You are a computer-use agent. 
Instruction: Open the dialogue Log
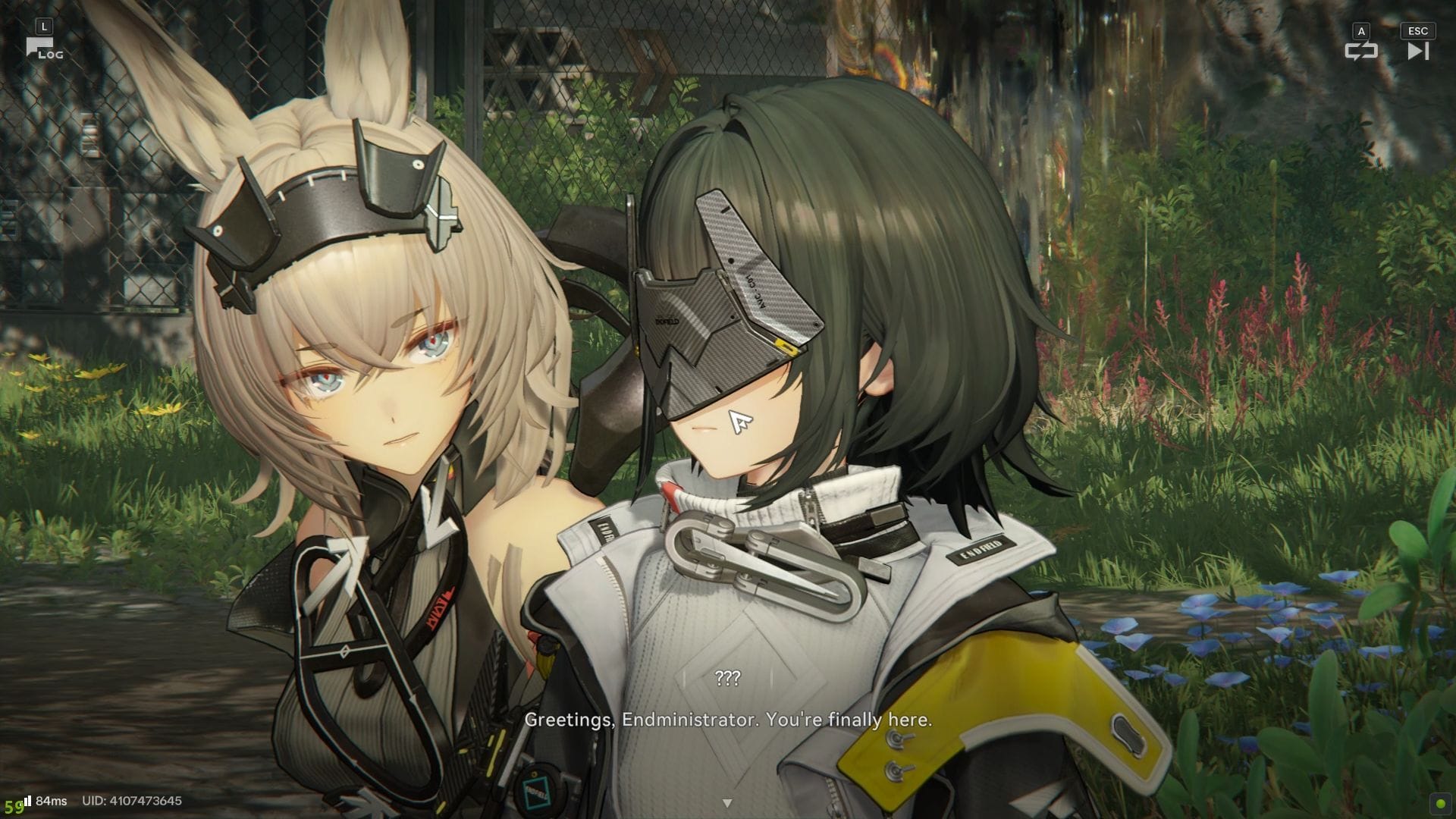44,49
